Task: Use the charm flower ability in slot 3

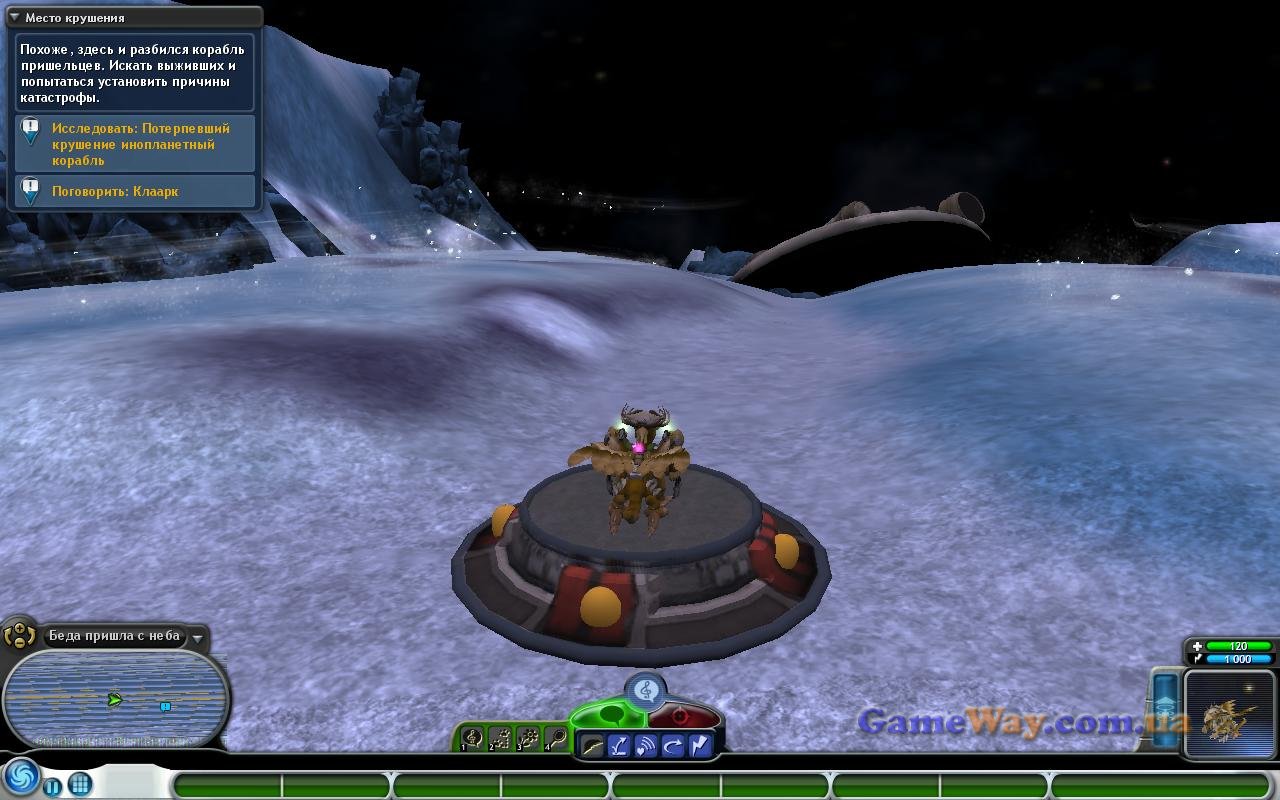Action: (x=529, y=739)
